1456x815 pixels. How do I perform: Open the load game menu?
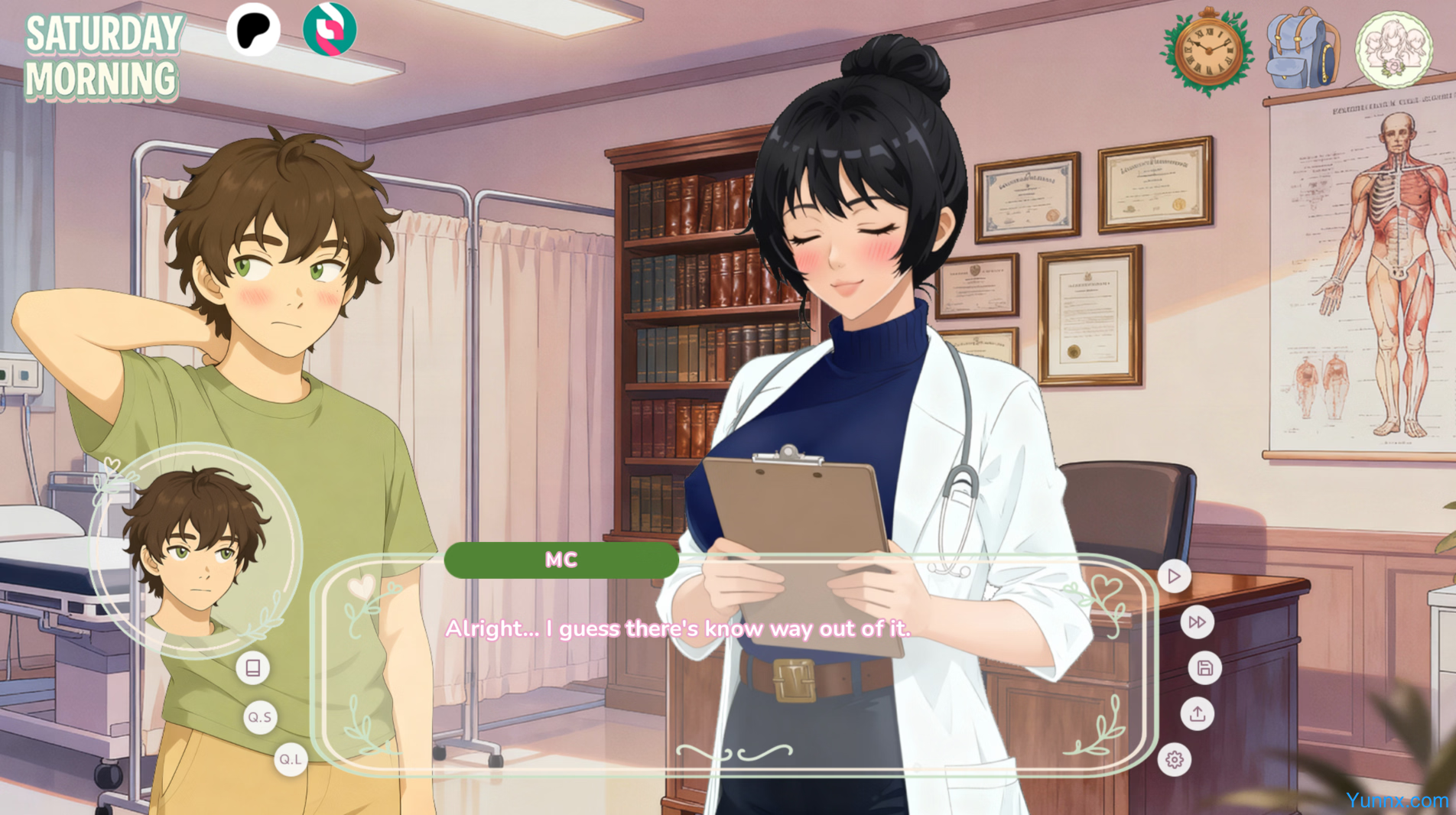click(x=1197, y=714)
